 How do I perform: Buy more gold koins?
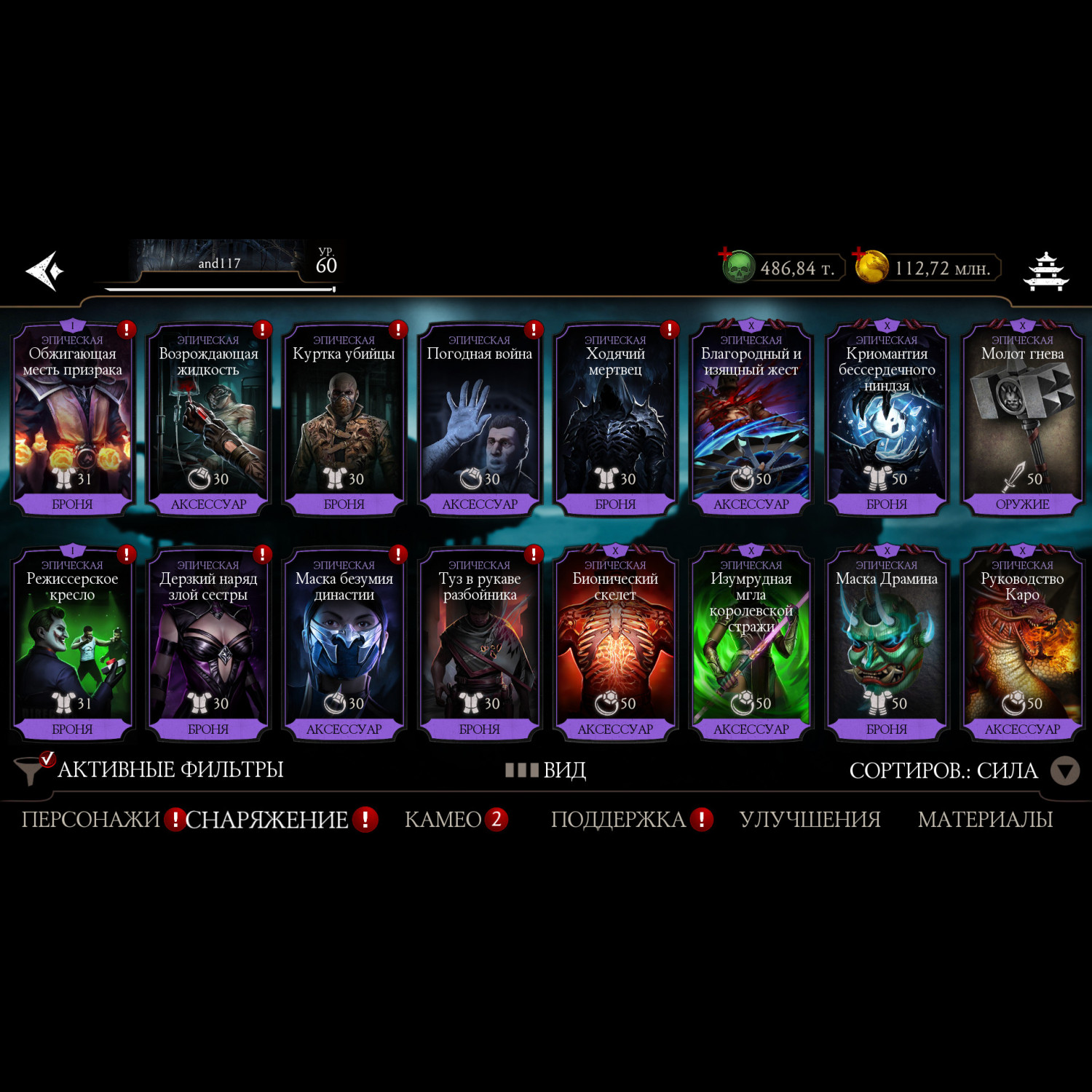871,266
